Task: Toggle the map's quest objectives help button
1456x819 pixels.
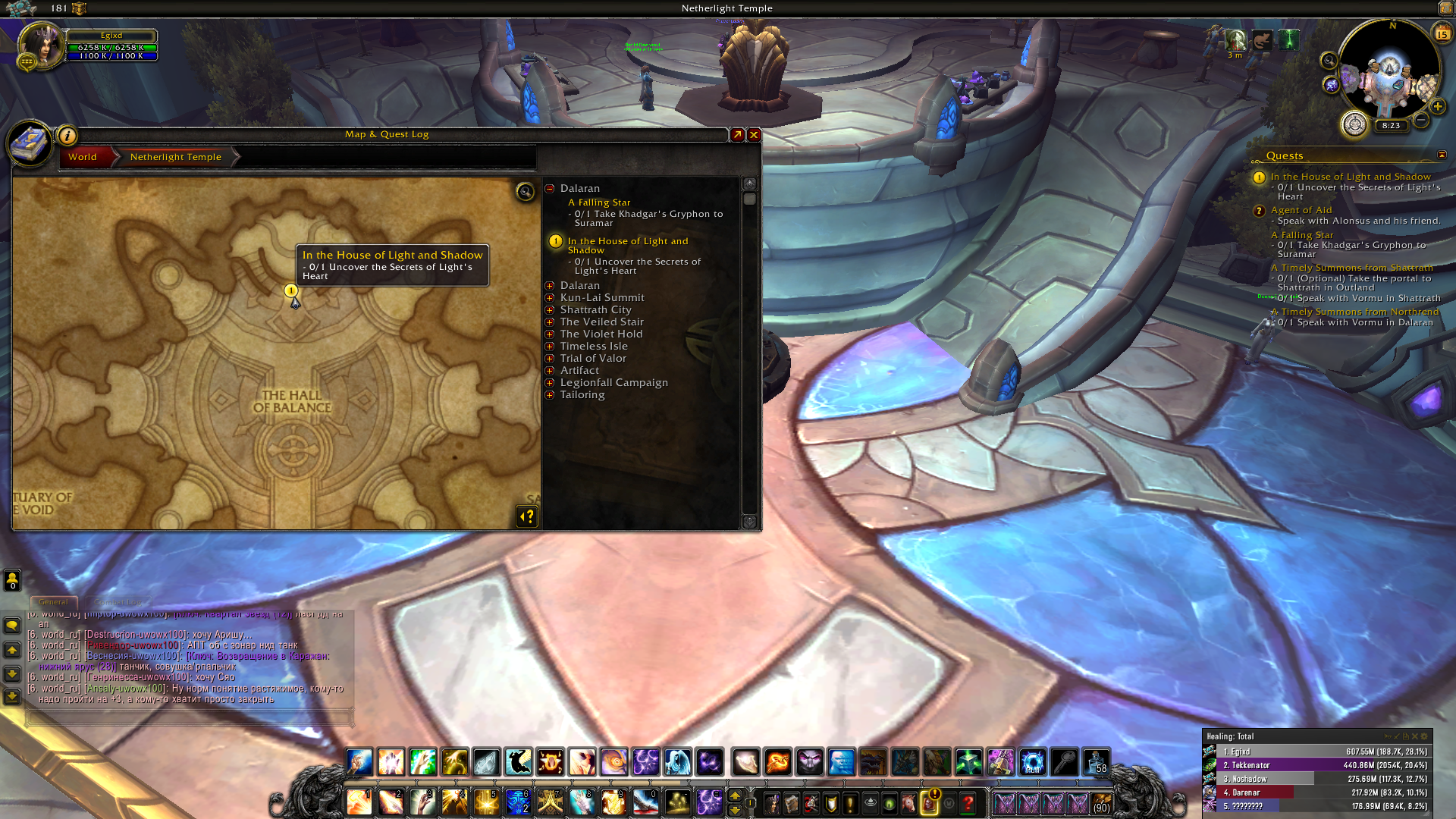Action: pos(527,516)
